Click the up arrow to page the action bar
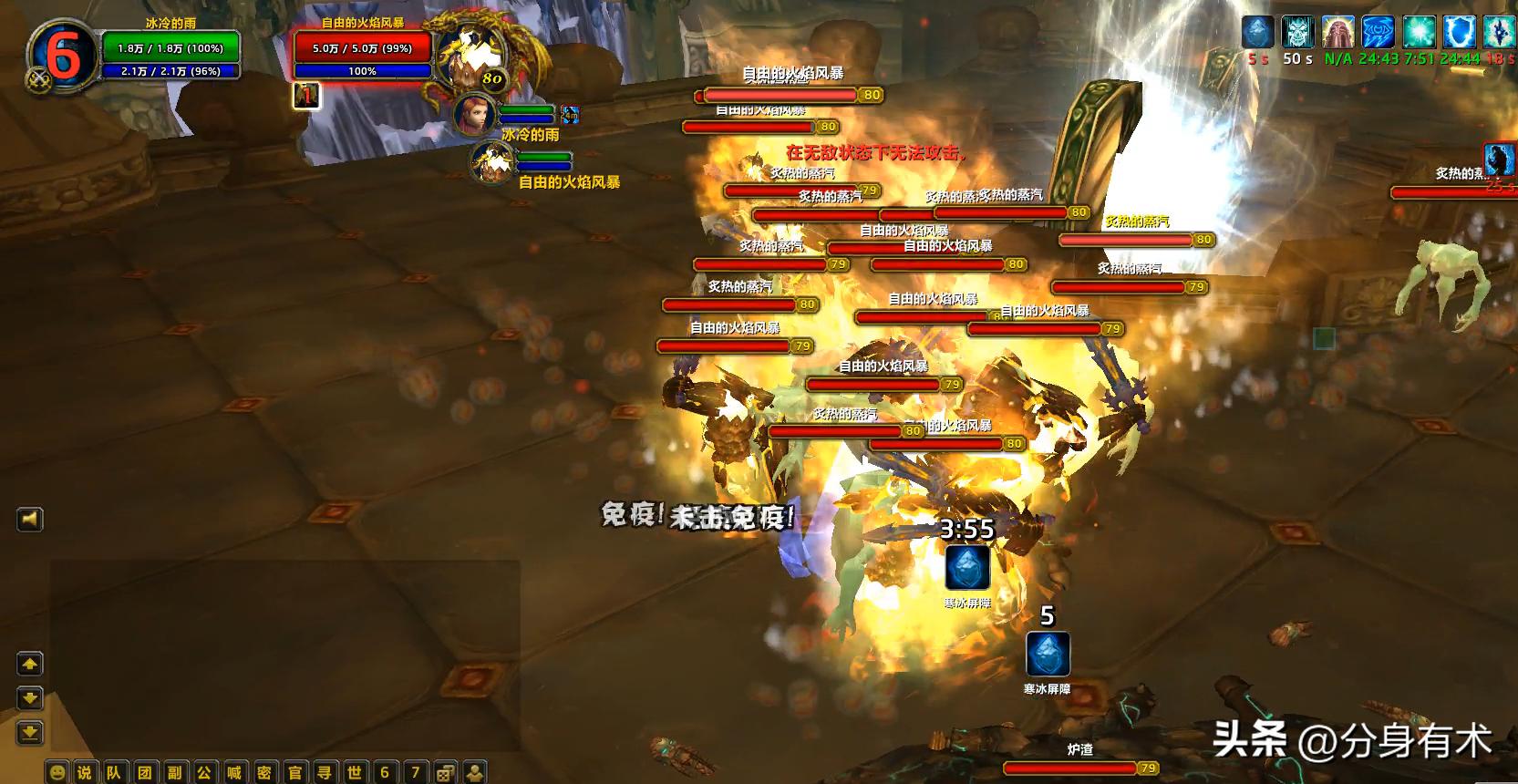Screen dimensions: 1518x784 (30, 664)
